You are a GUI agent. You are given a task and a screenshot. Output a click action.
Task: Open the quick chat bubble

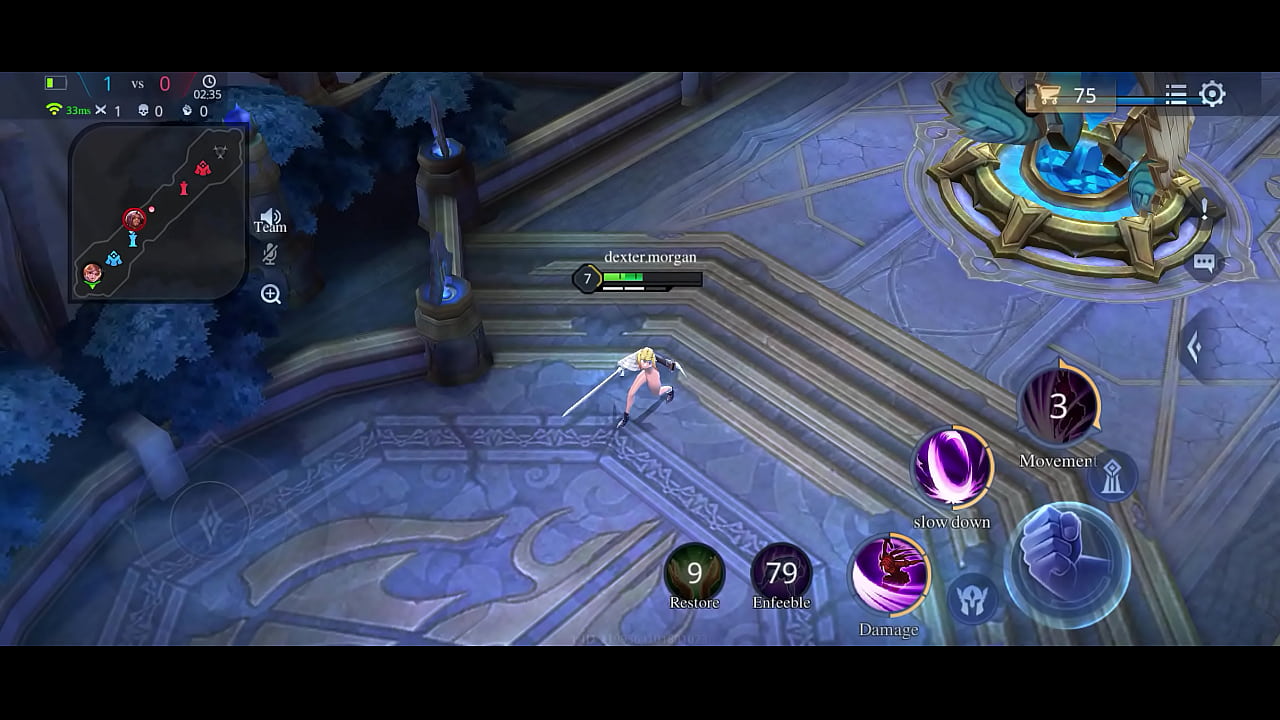(1204, 263)
